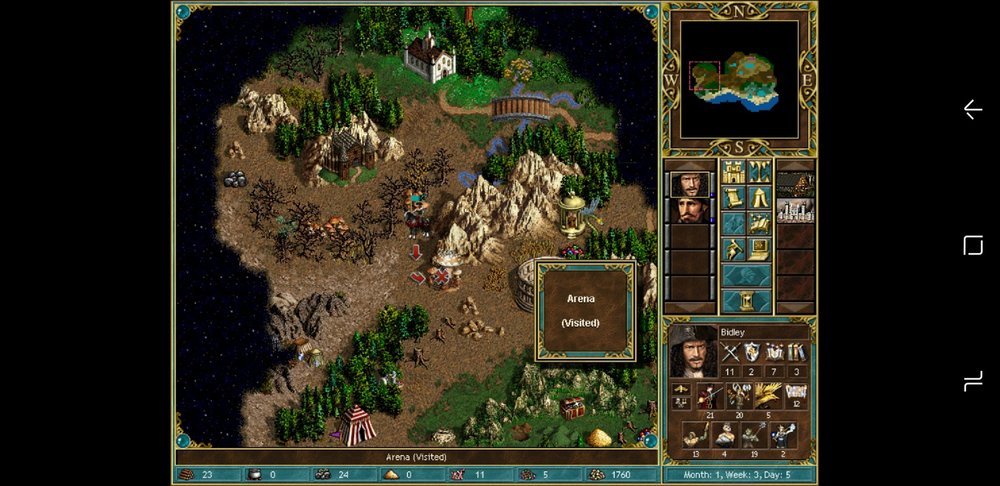Open system options with the computer icon
Image resolution: width=1000 pixels, height=486 pixels.
click(x=760, y=248)
